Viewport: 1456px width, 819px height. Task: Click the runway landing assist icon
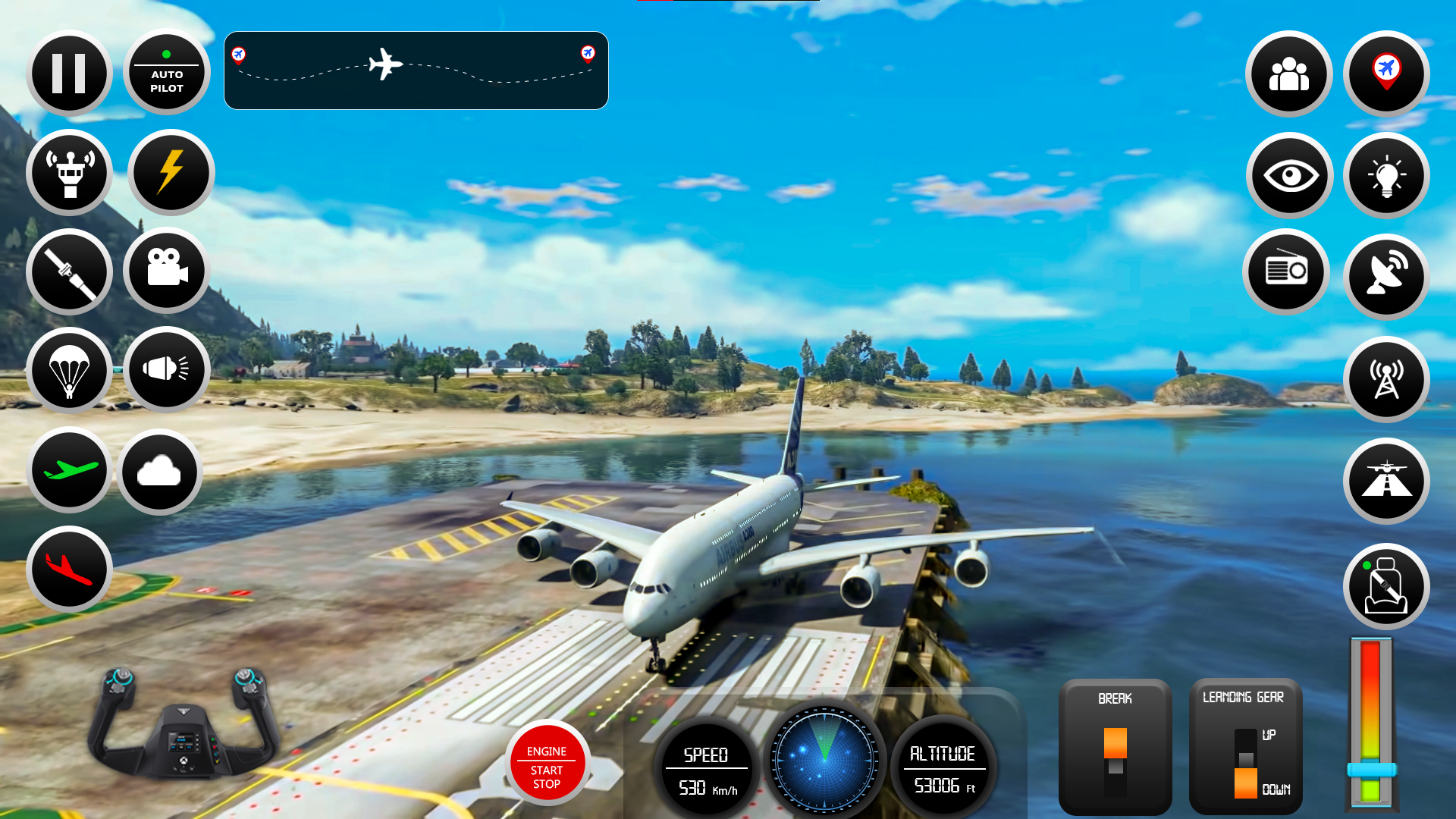click(x=1386, y=482)
